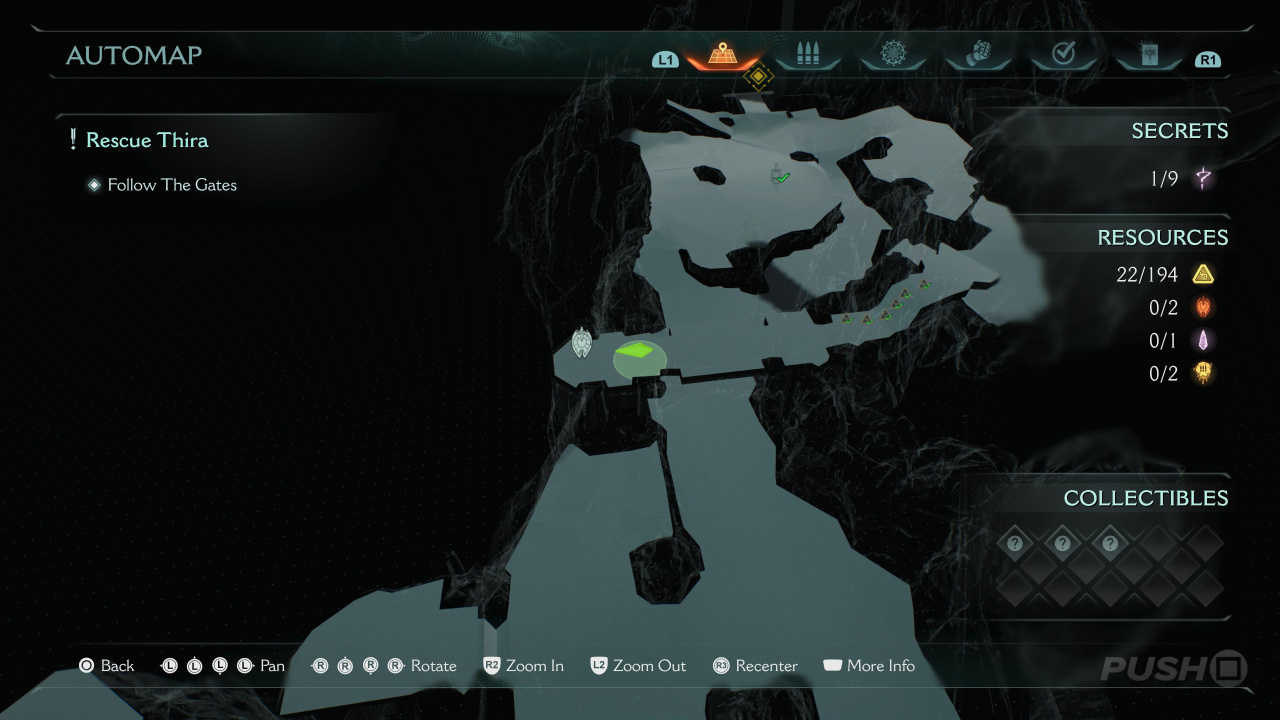Open the spiked shield saw tab
Screen dimensions: 1280x720
(x=892, y=55)
